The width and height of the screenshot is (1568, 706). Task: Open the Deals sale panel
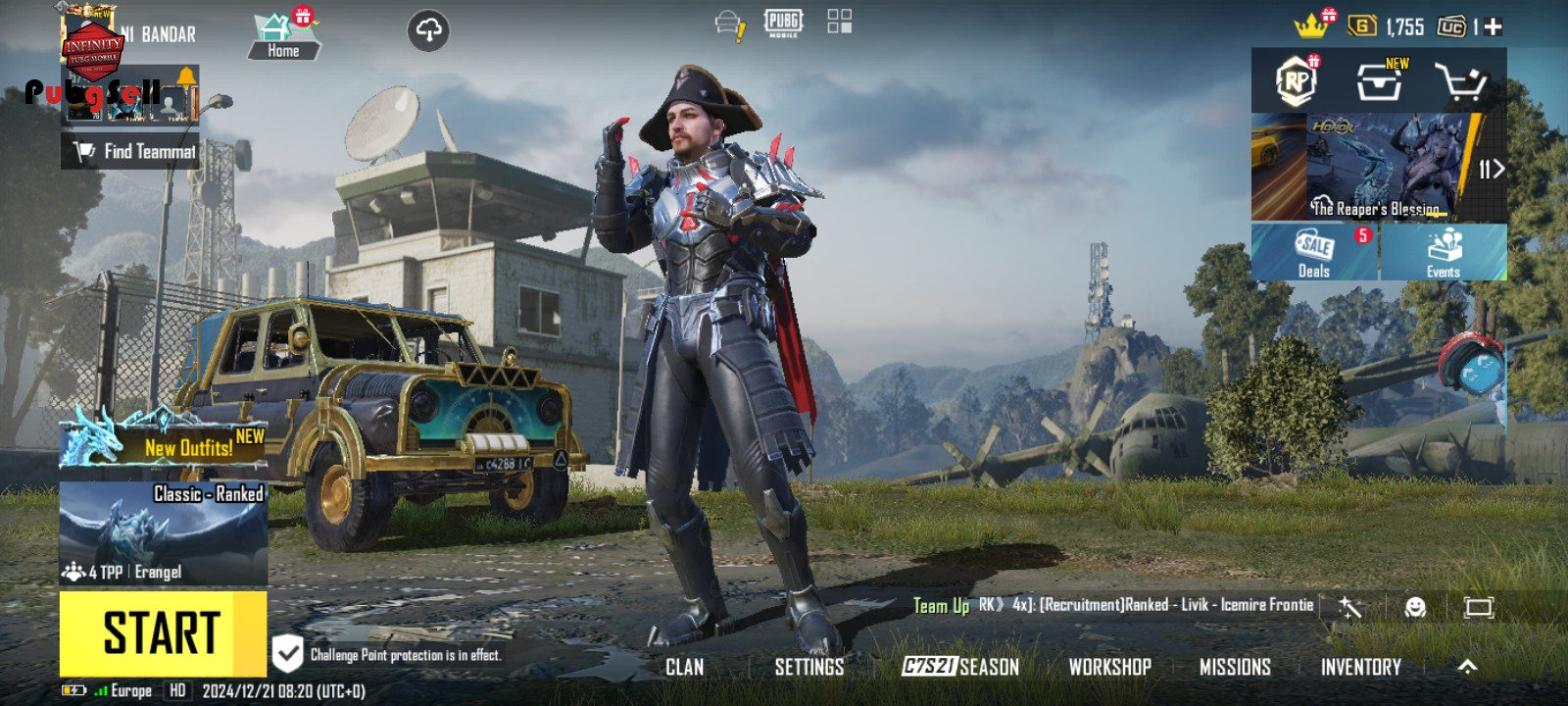pyautogui.click(x=1314, y=252)
